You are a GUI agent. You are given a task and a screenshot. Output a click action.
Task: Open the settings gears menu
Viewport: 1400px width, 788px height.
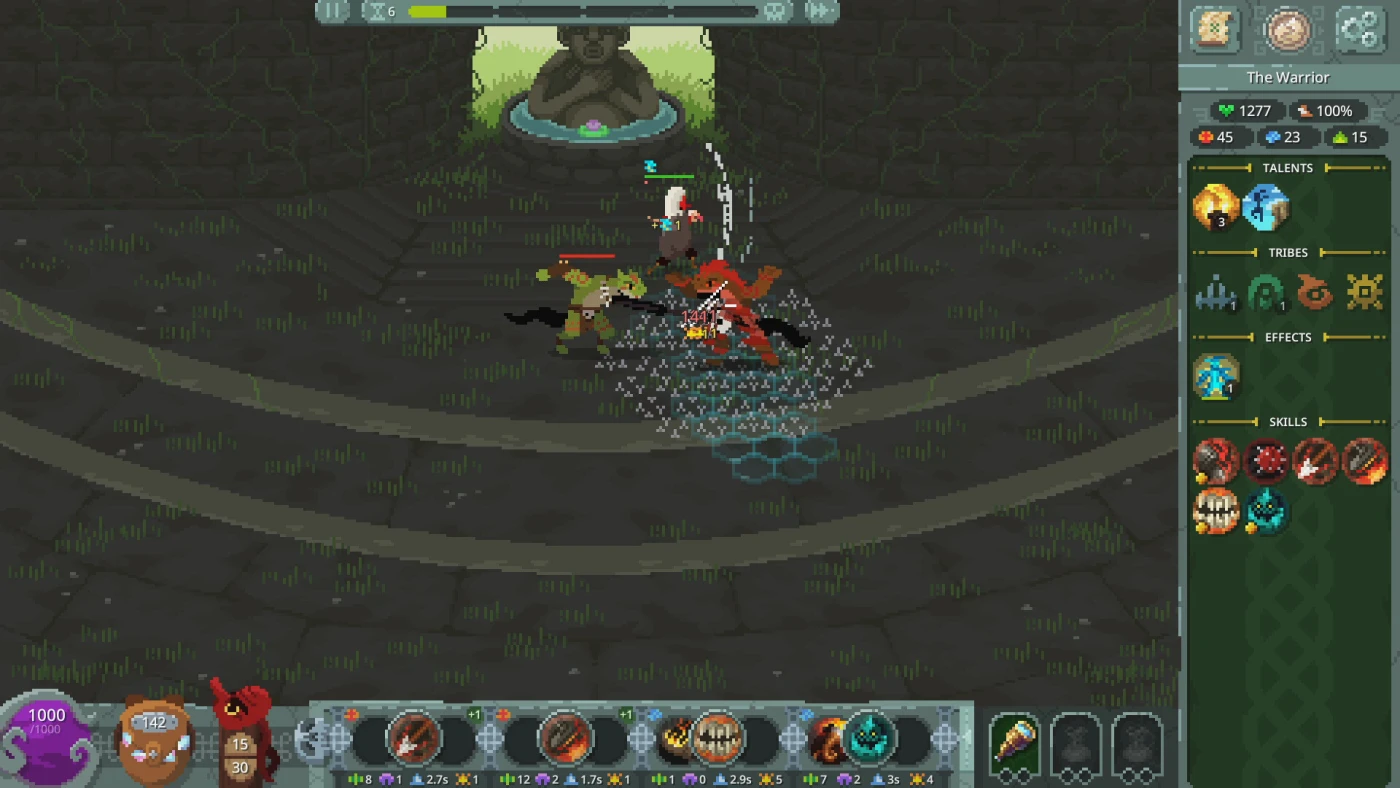coord(1358,29)
